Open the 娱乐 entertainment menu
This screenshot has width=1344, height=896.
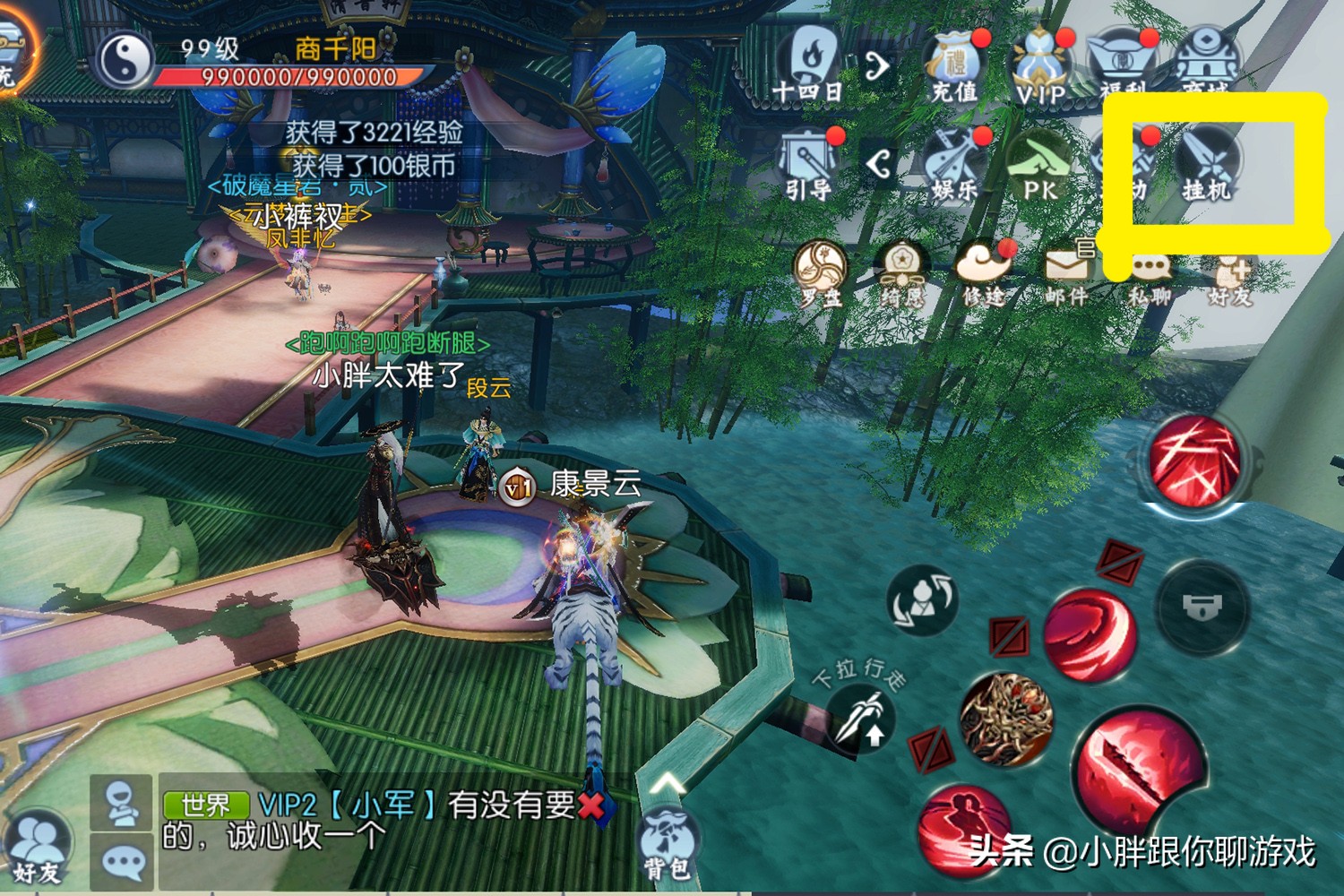click(x=953, y=163)
